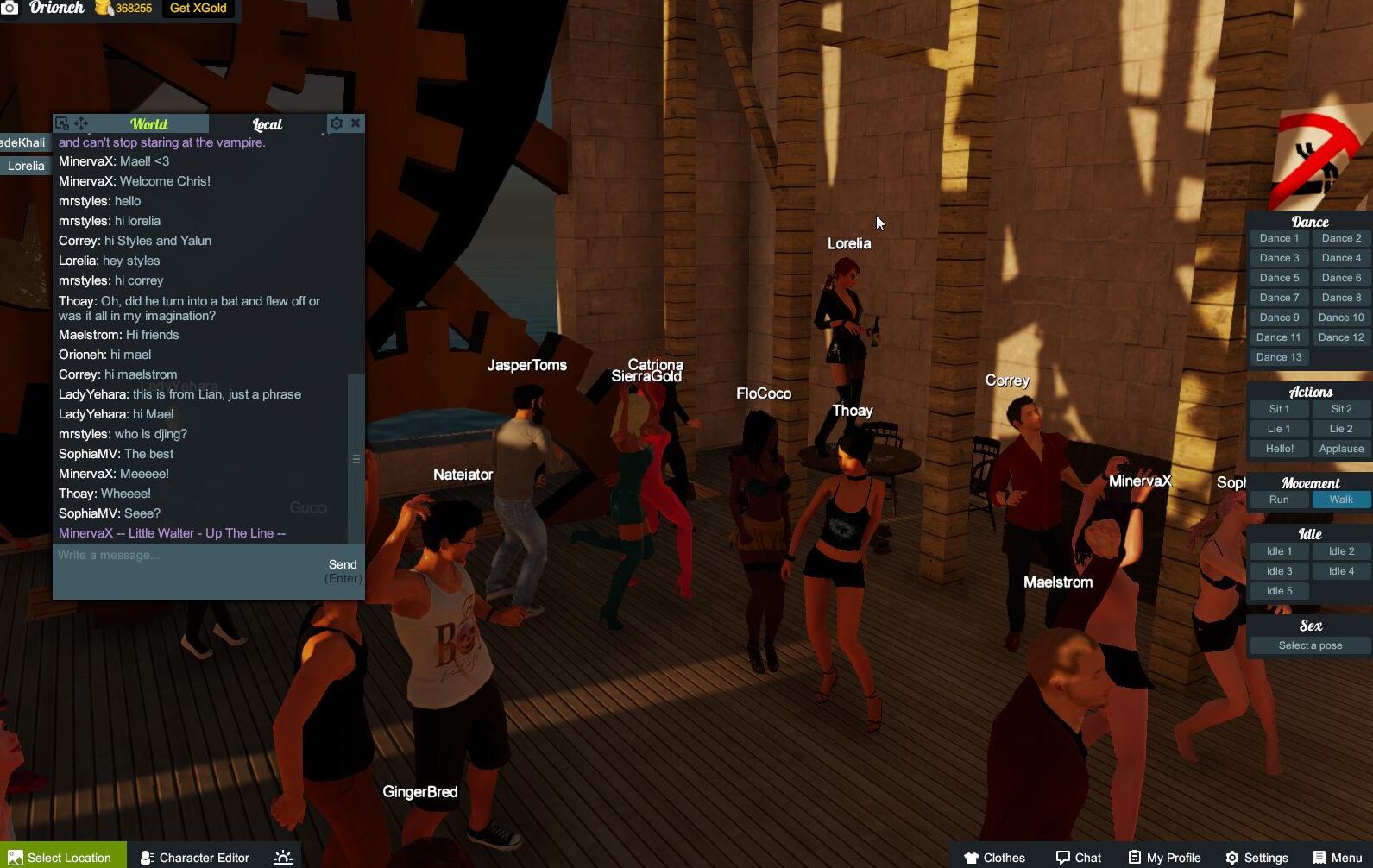Expand the Dance panel header
The height and width of the screenshot is (868, 1373).
[1309, 221]
